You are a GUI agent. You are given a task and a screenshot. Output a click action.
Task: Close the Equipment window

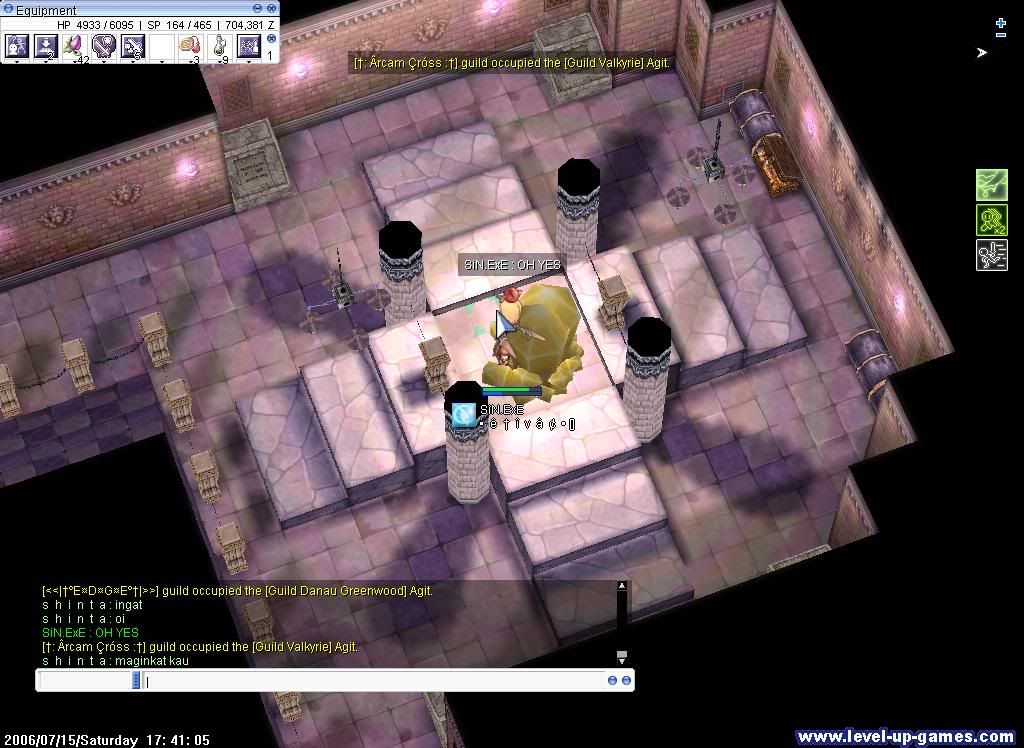[x=271, y=10]
